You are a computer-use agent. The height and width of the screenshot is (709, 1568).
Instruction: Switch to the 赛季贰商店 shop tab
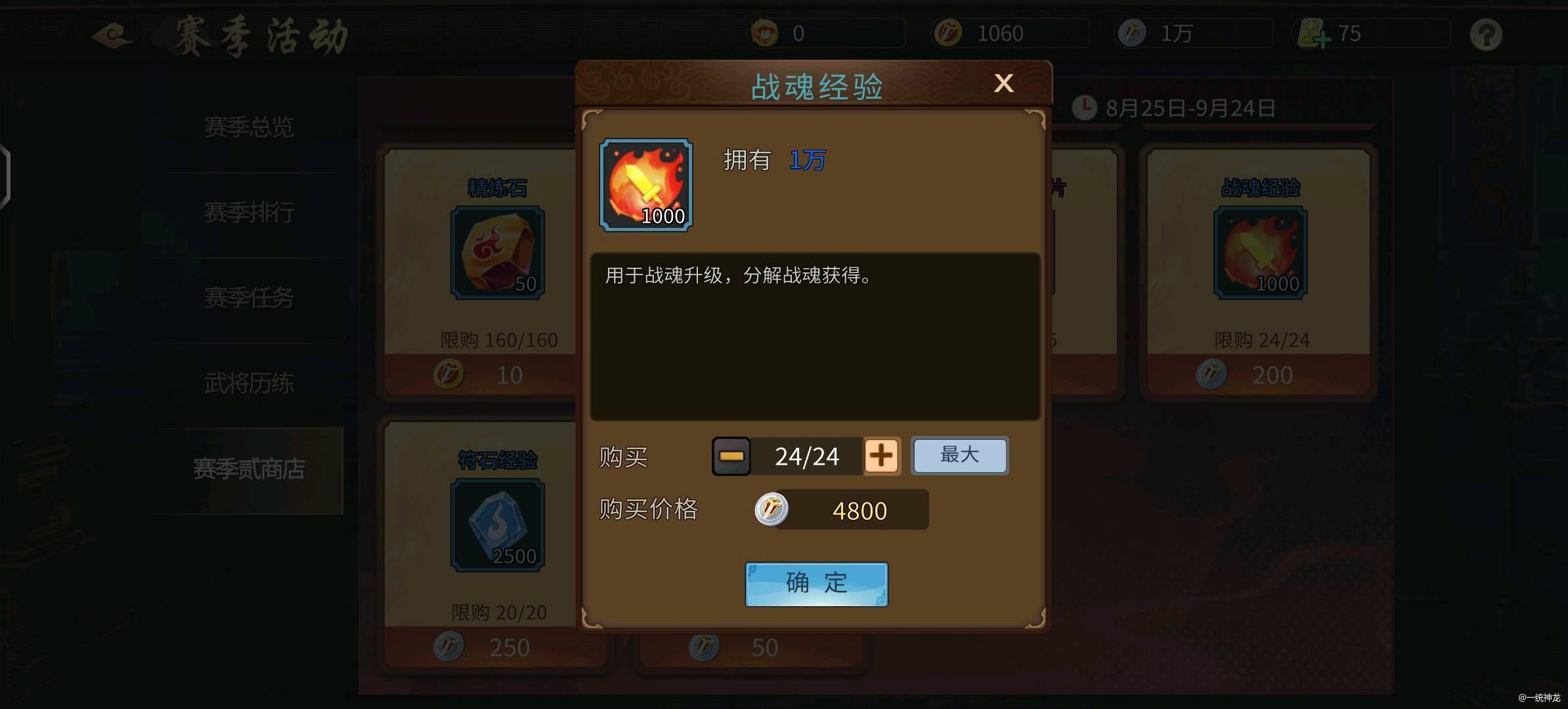(x=248, y=470)
